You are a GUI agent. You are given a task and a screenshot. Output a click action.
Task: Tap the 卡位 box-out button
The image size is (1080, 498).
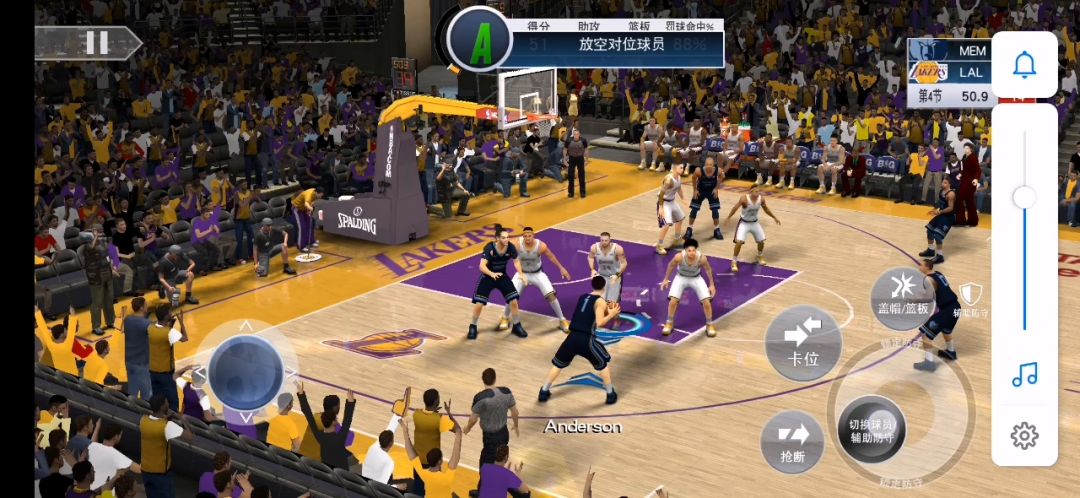tap(803, 342)
